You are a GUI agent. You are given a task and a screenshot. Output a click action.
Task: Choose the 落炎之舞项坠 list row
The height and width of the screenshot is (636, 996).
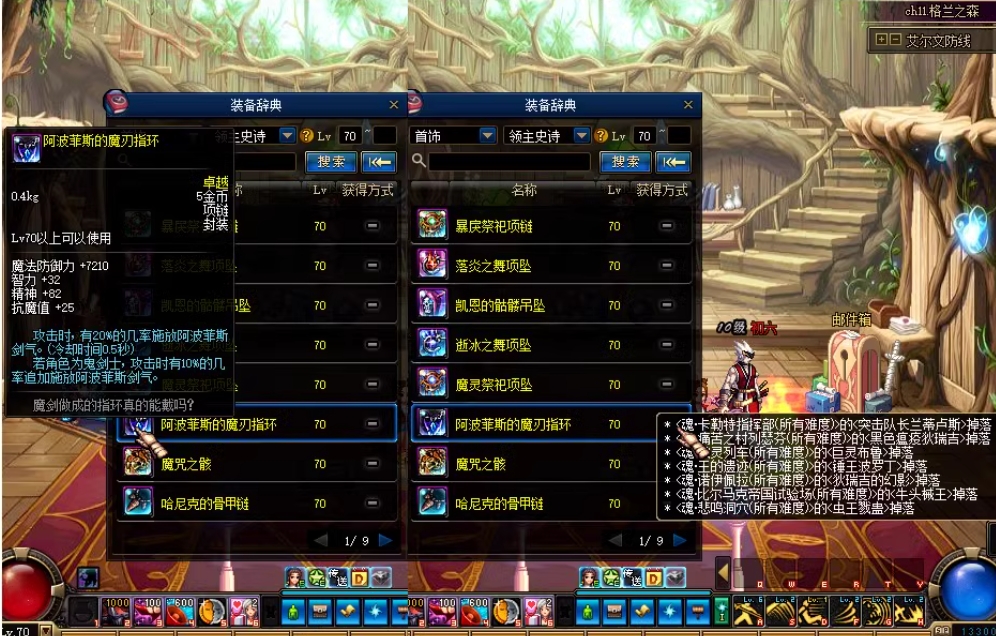click(494, 266)
